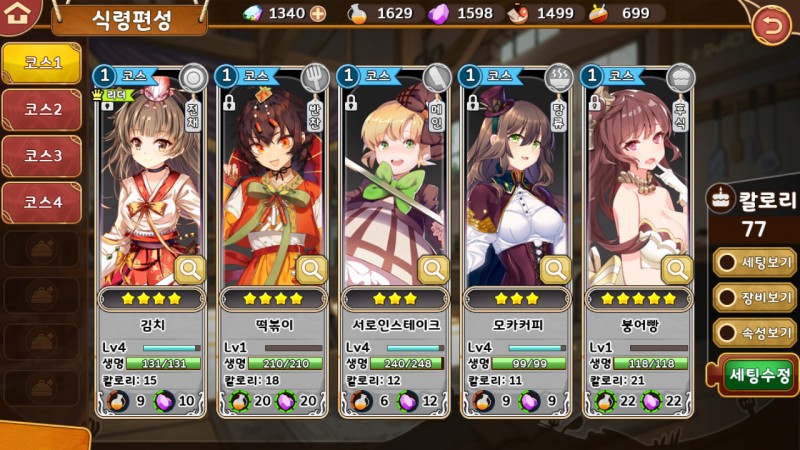Inspect 붕어빵 with the magnifier icon
This screenshot has width=800, height=450.
[x=678, y=269]
